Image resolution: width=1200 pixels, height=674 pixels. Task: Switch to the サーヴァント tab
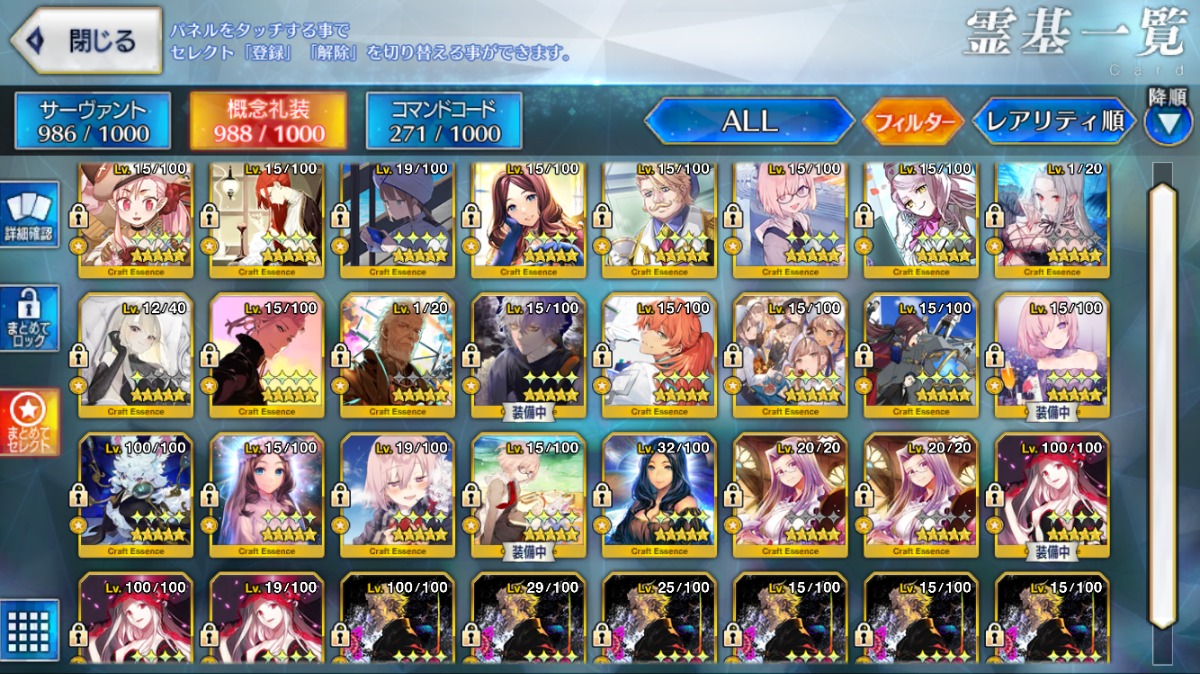92,121
